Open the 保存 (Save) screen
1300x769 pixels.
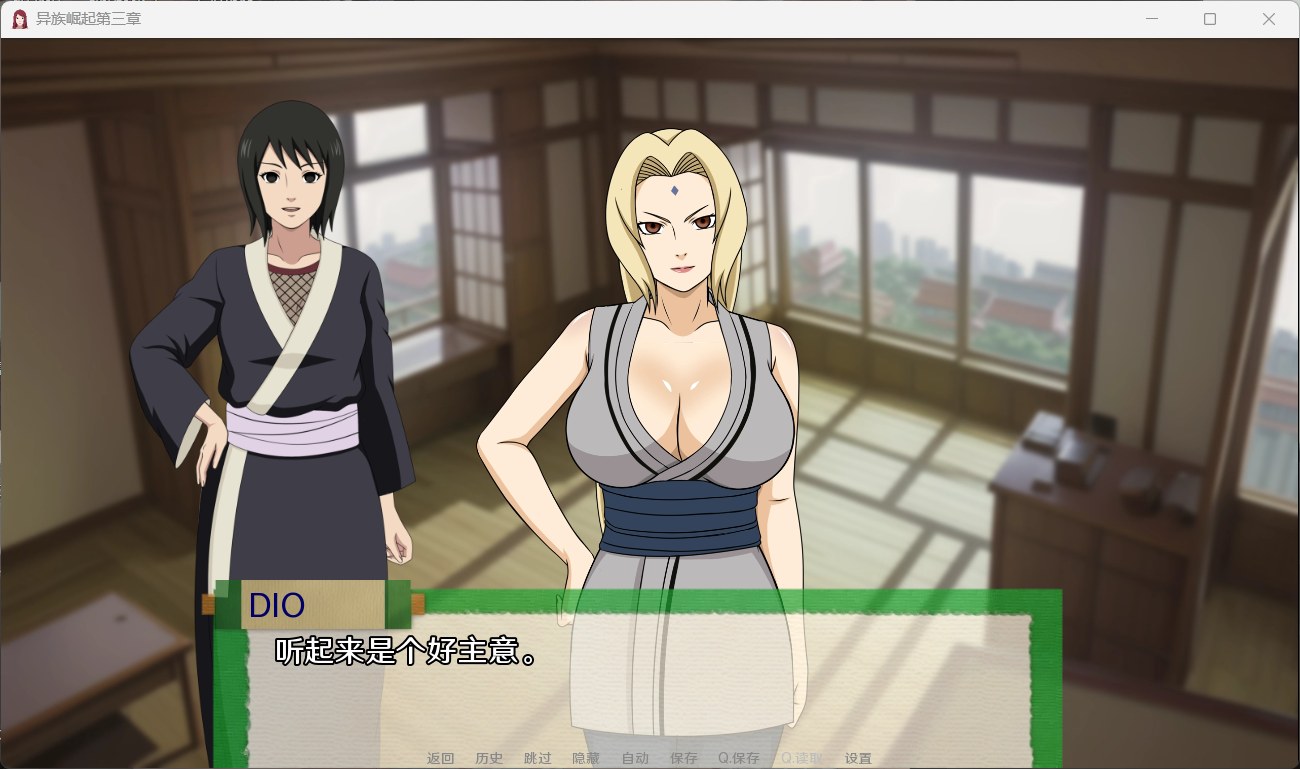point(684,758)
